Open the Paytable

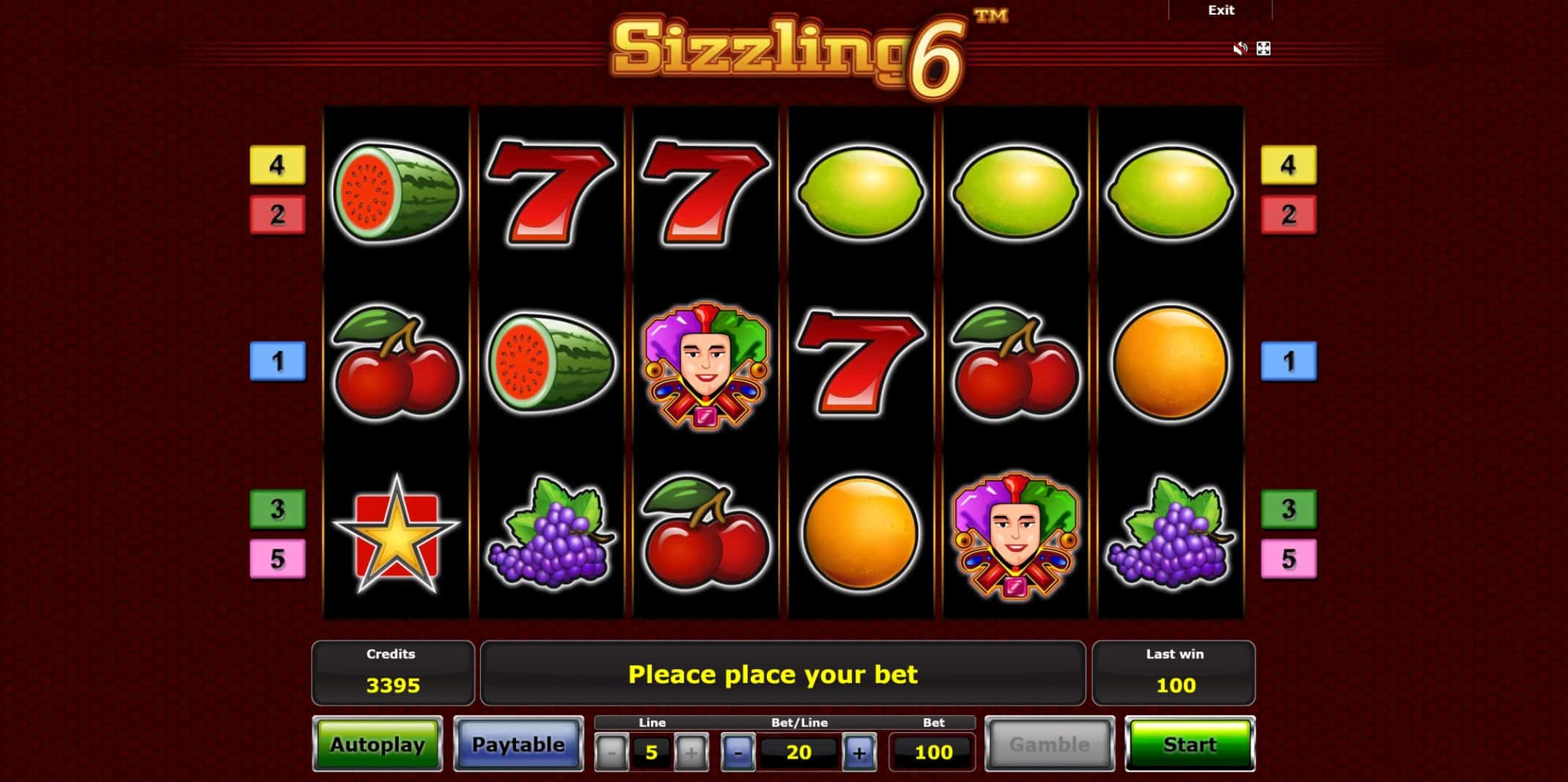coord(519,744)
